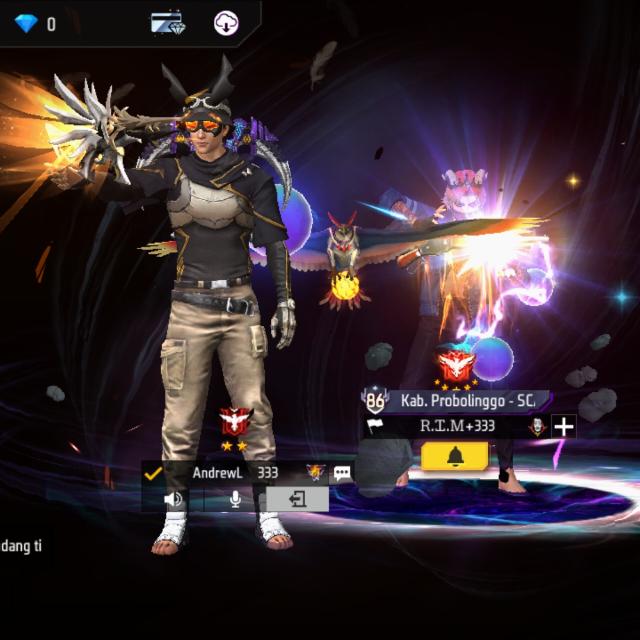640x640 pixels.
Task: Tap the blue diamond currency icon
Action: [25, 22]
